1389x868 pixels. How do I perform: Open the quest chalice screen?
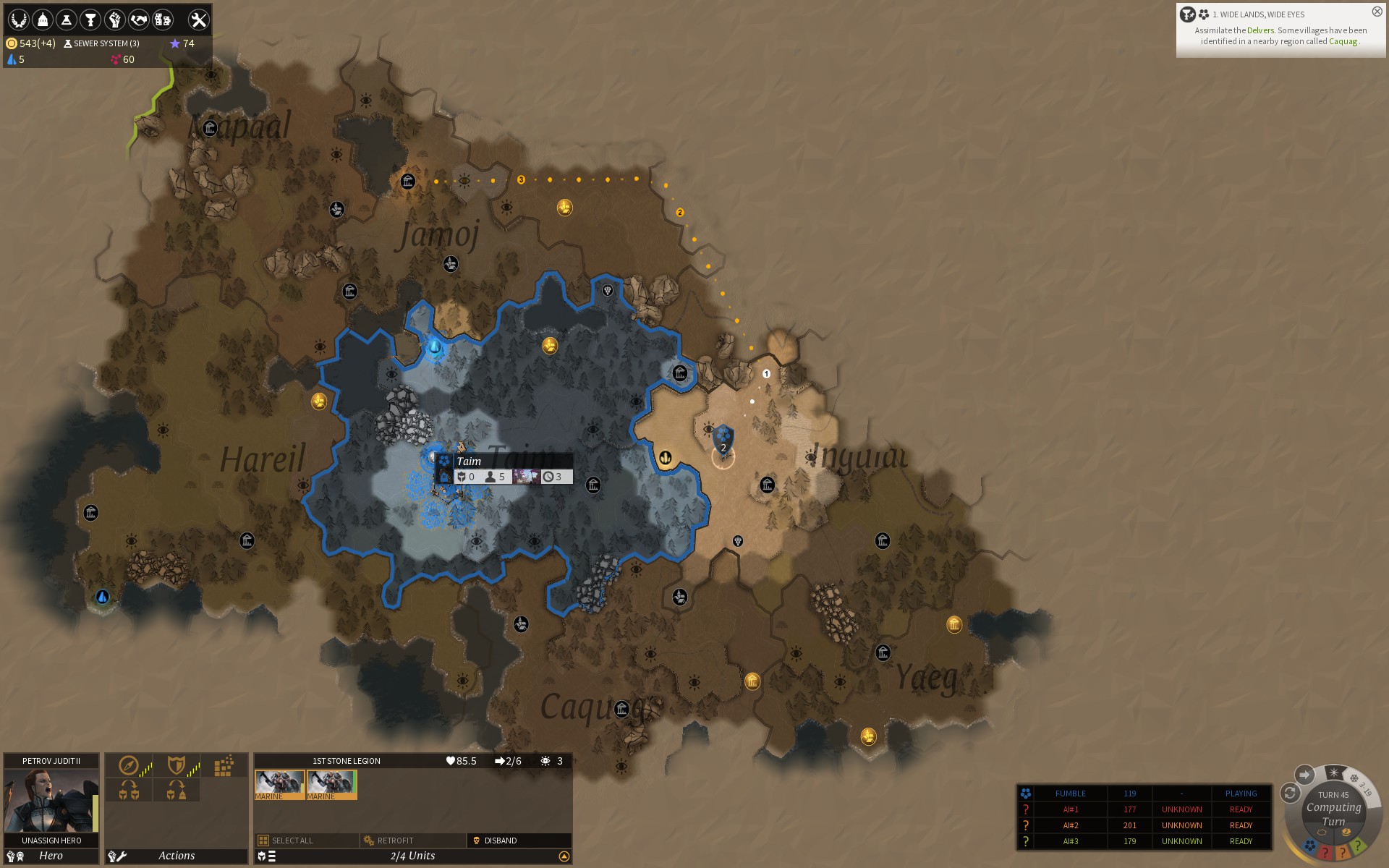pos(90,20)
